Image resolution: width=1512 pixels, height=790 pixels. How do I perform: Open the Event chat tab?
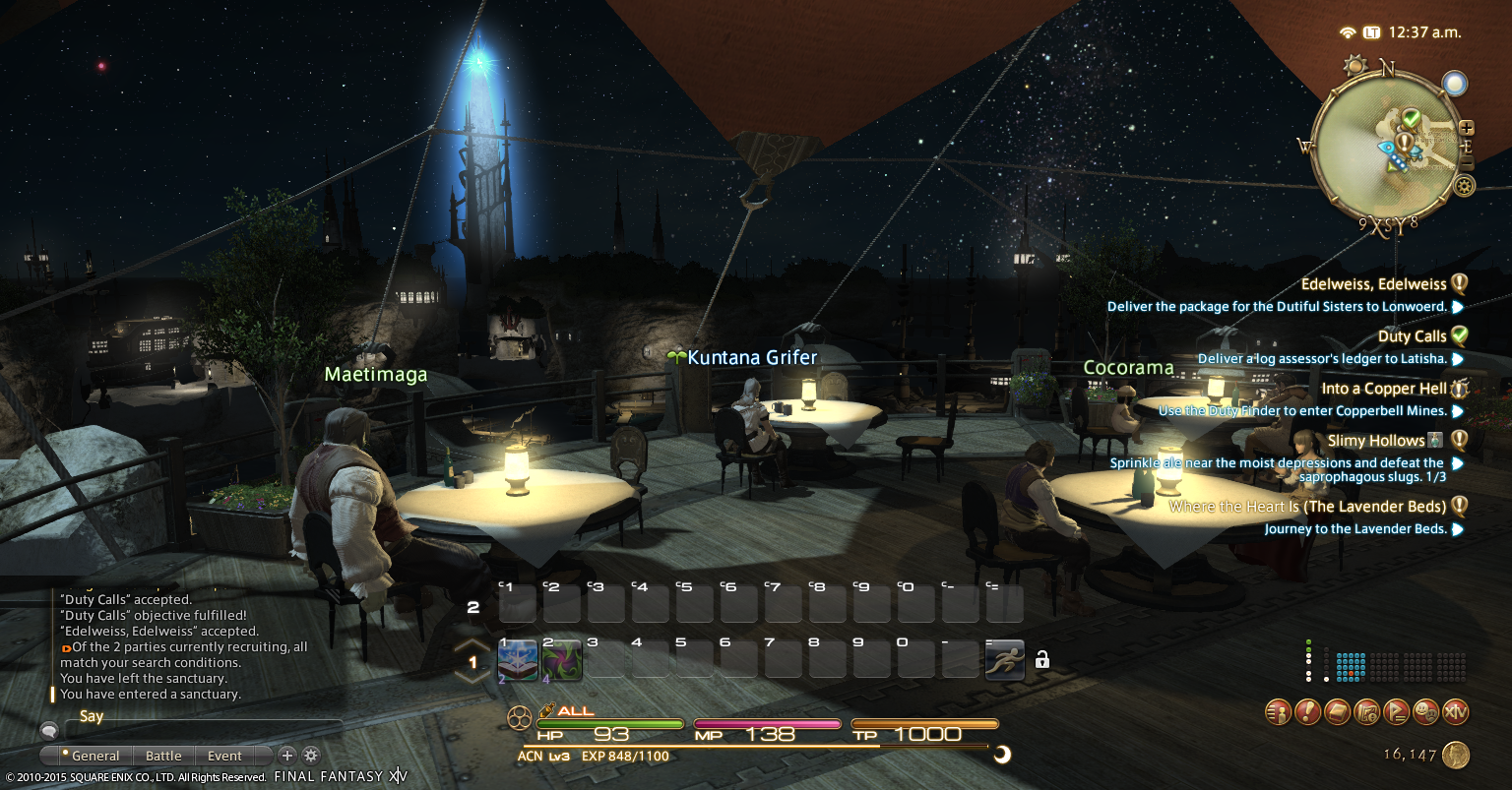pyautogui.click(x=224, y=756)
